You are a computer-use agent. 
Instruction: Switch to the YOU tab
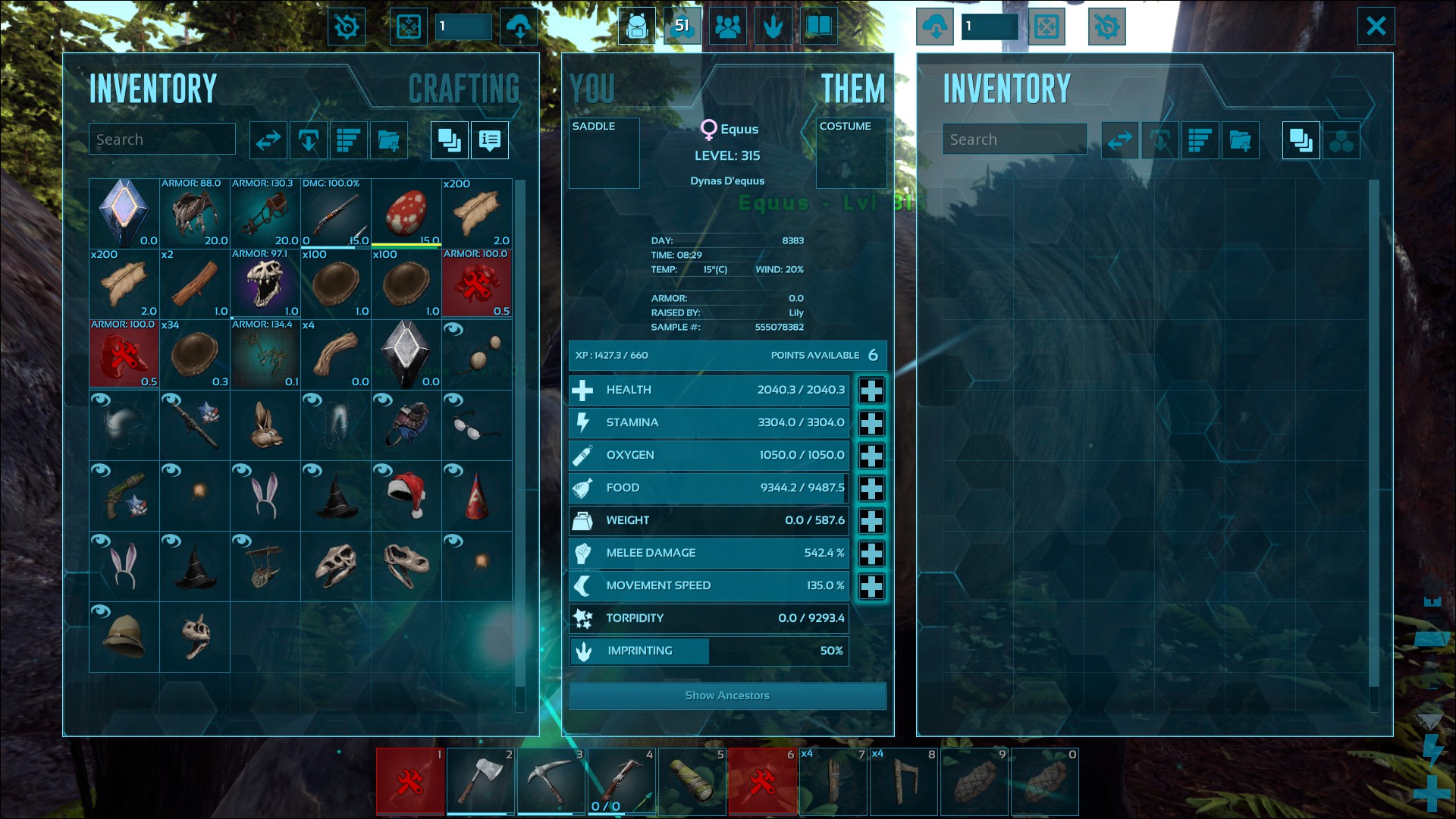click(x=594, y=88)
